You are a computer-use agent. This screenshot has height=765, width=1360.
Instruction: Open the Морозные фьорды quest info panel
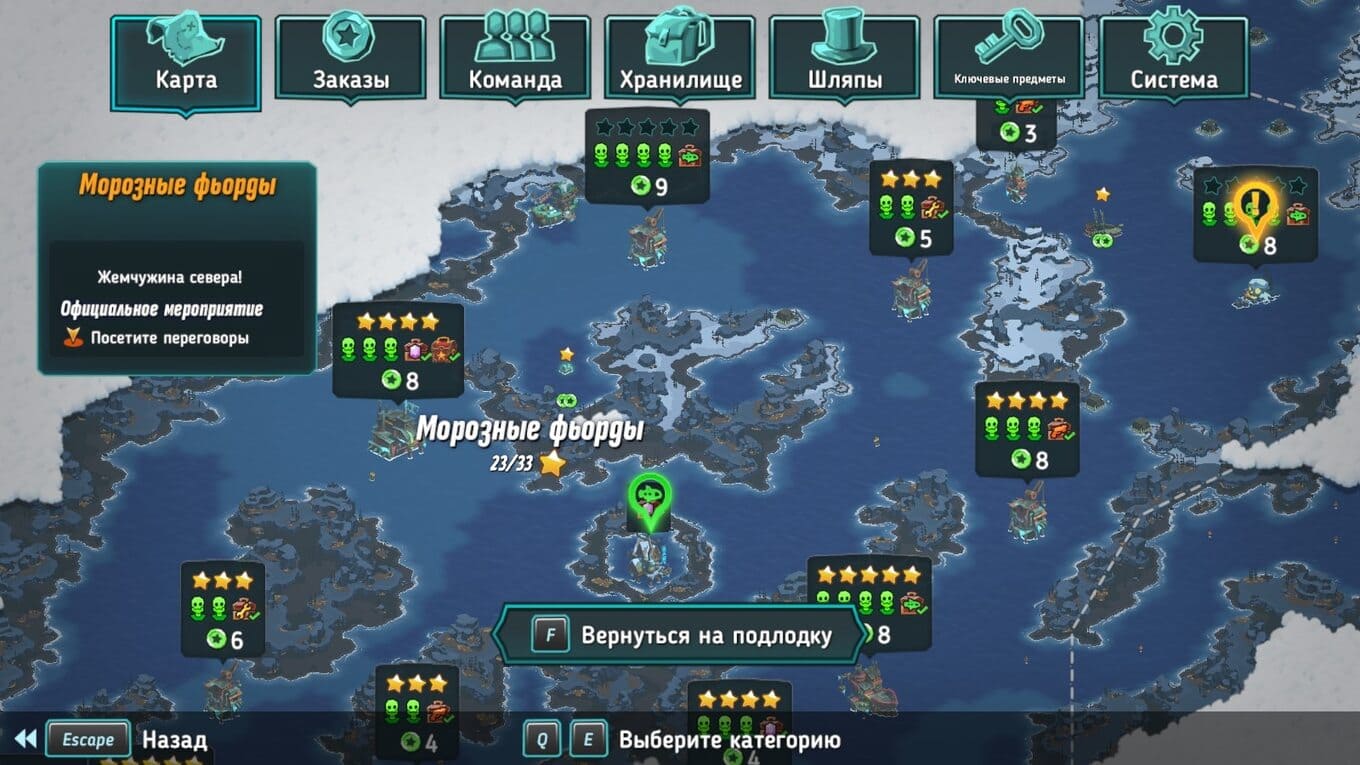[x=177, y=268]
